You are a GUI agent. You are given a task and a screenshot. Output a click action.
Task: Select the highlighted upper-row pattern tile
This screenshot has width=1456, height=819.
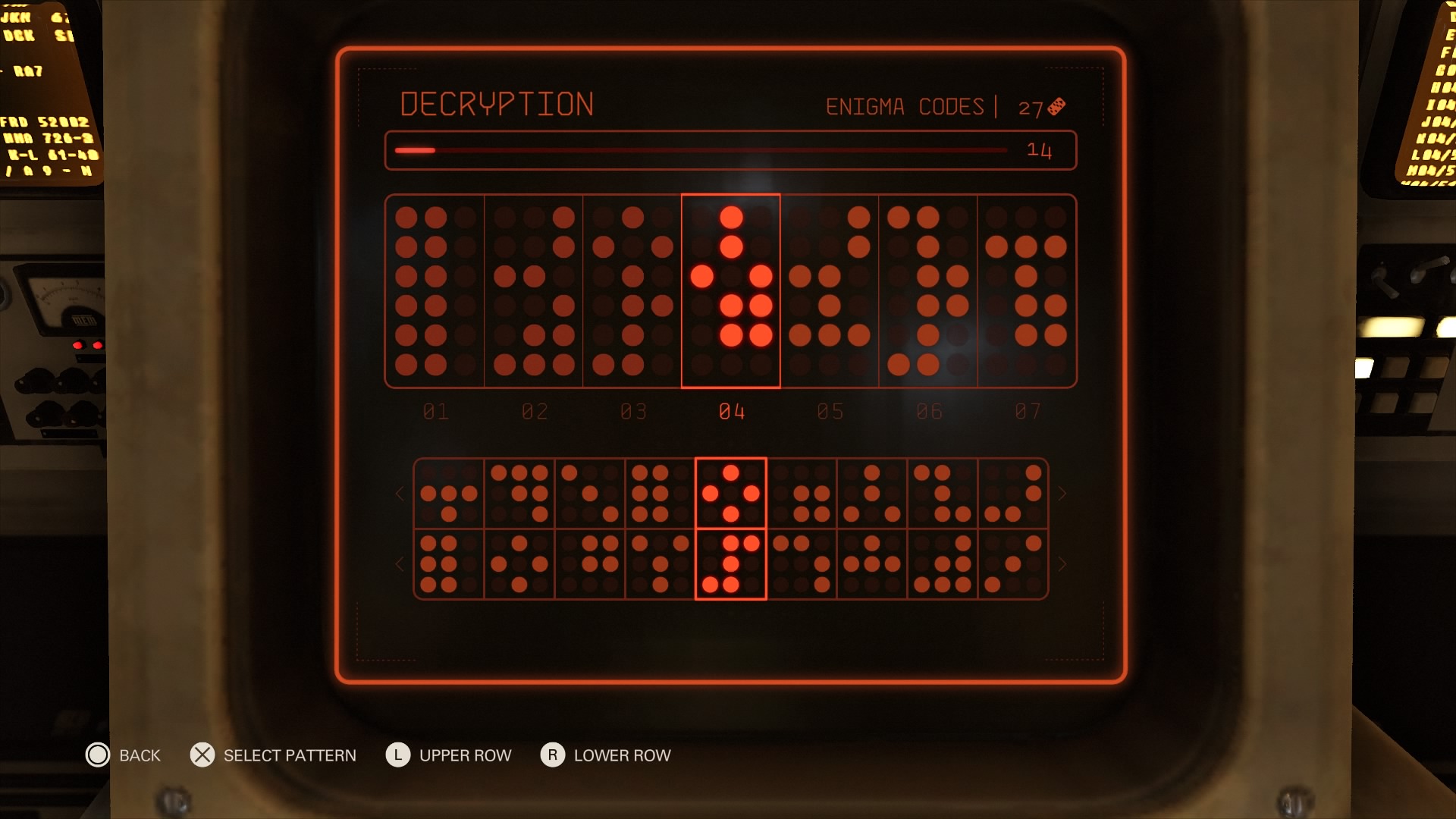tap(731, 494)
